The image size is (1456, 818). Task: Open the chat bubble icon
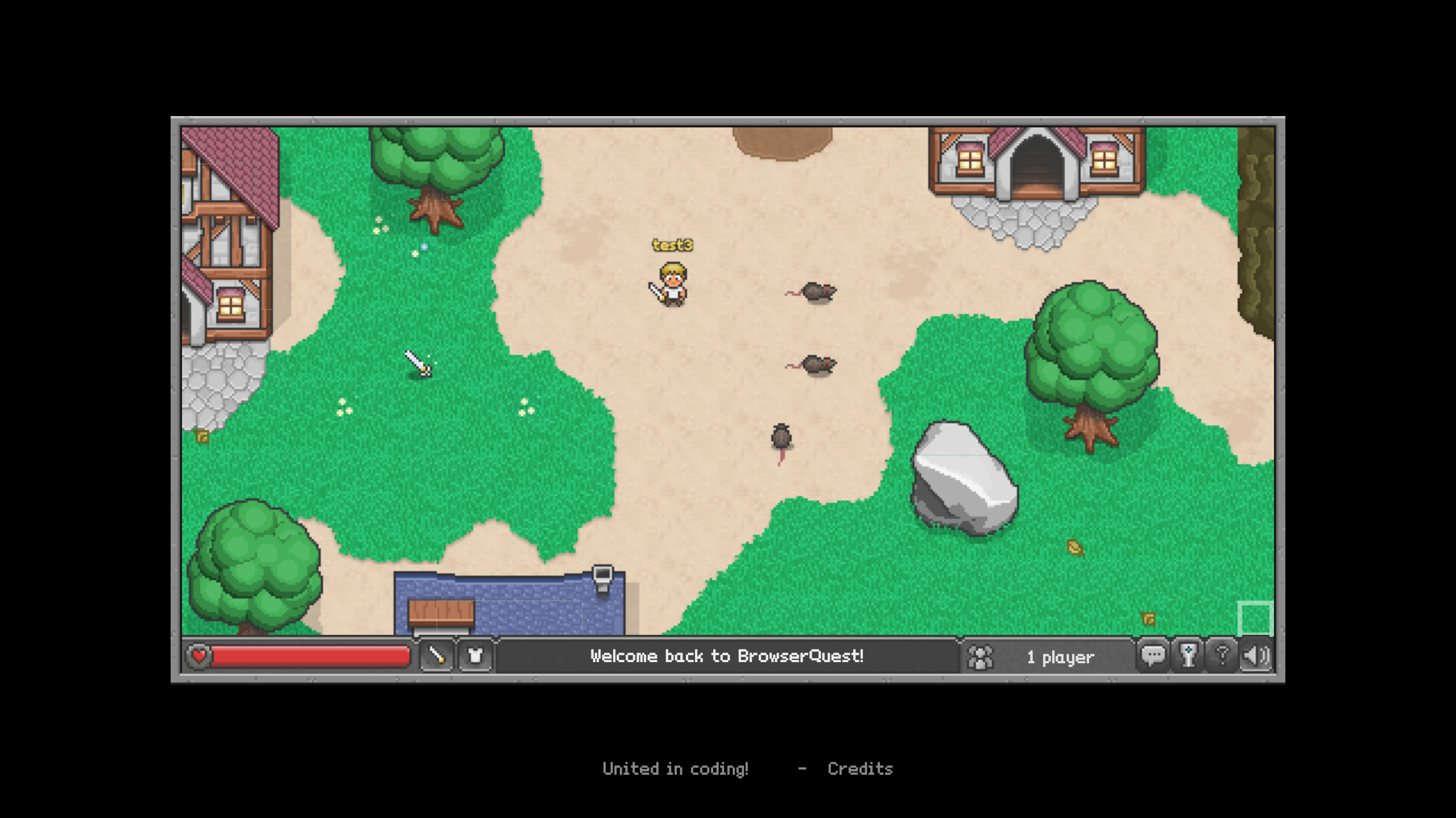pyautogui.click(x=1154, y=656)
